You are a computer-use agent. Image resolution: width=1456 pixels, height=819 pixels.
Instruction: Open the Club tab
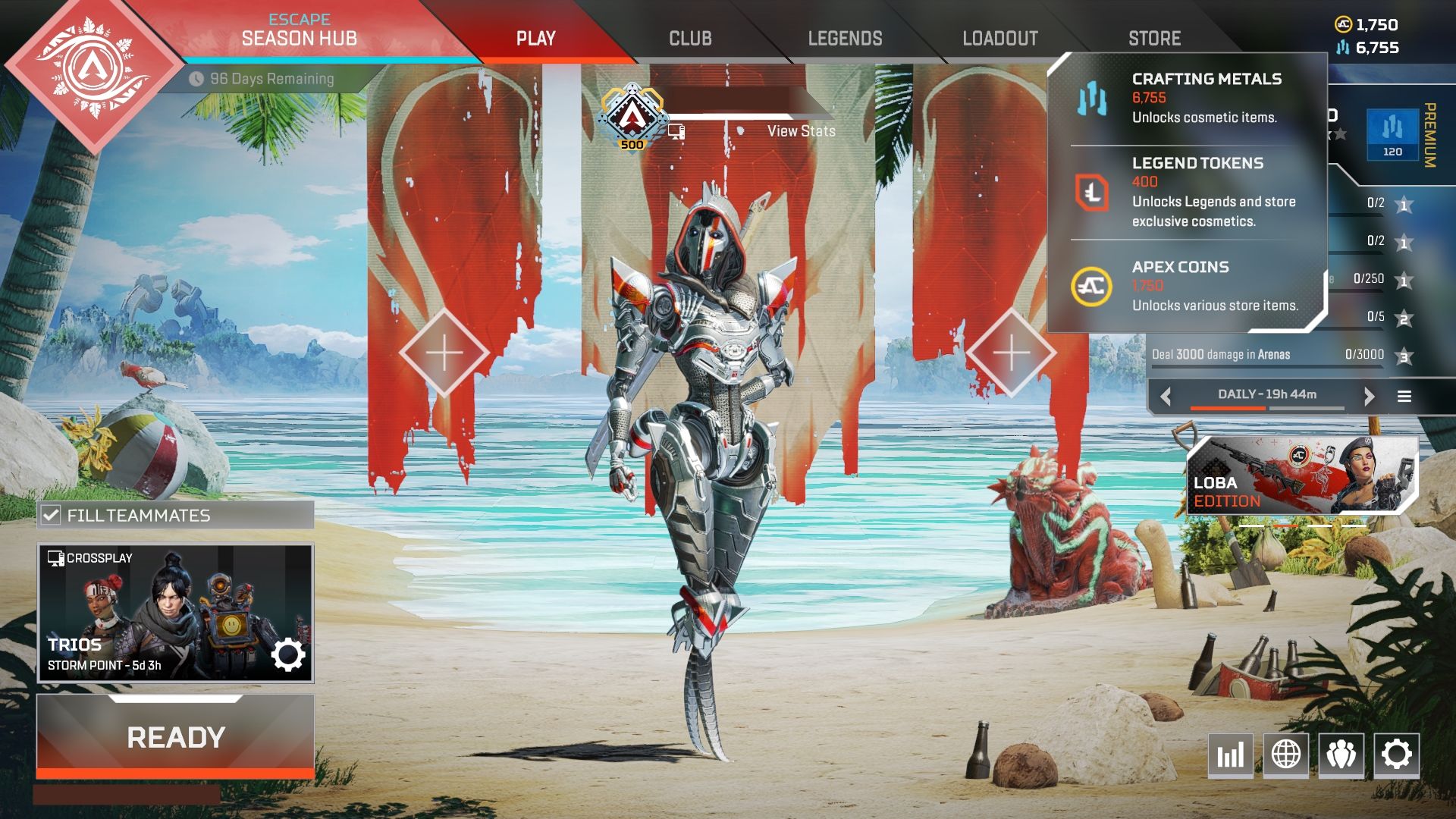click(x=690, y=39)
